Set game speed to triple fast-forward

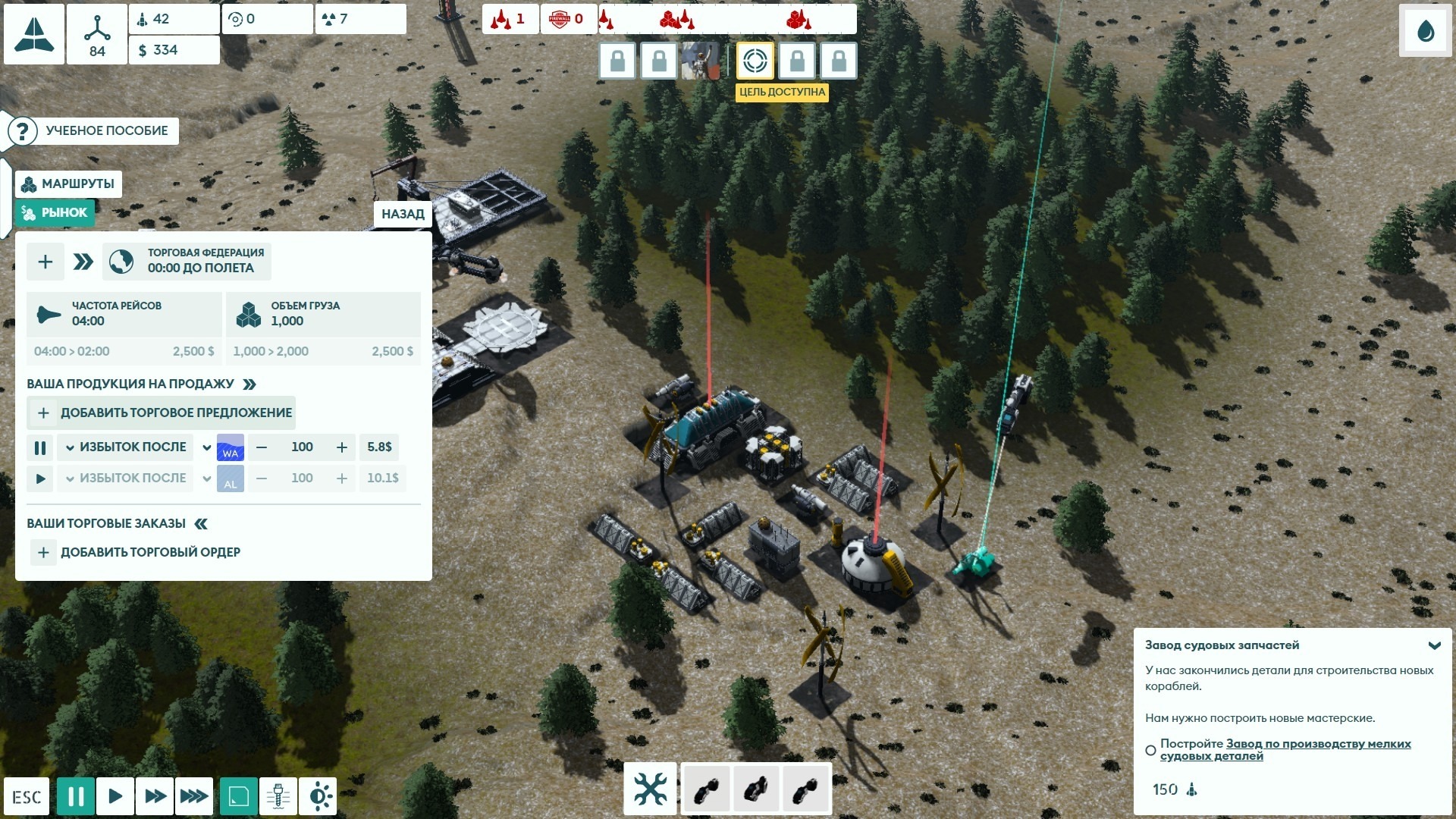tap(193, 796)
